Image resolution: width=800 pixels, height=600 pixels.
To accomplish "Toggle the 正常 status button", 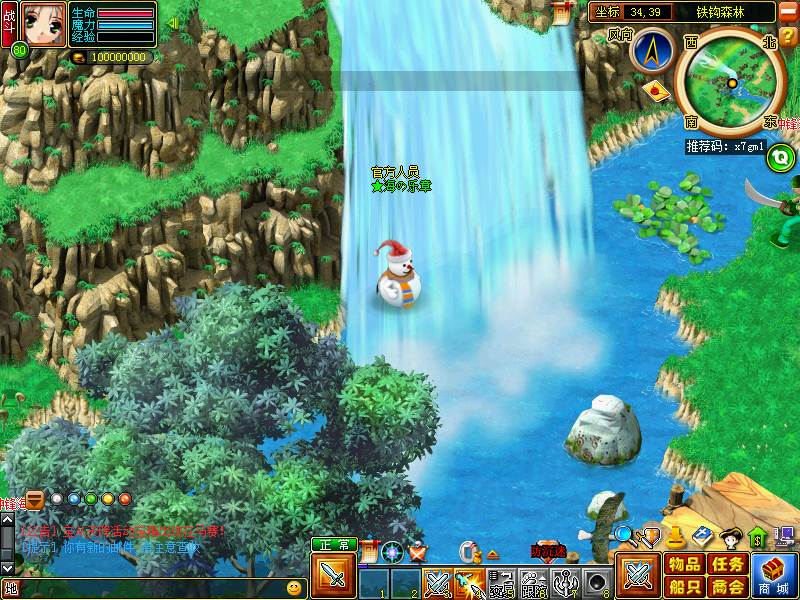I will (333, 545).
